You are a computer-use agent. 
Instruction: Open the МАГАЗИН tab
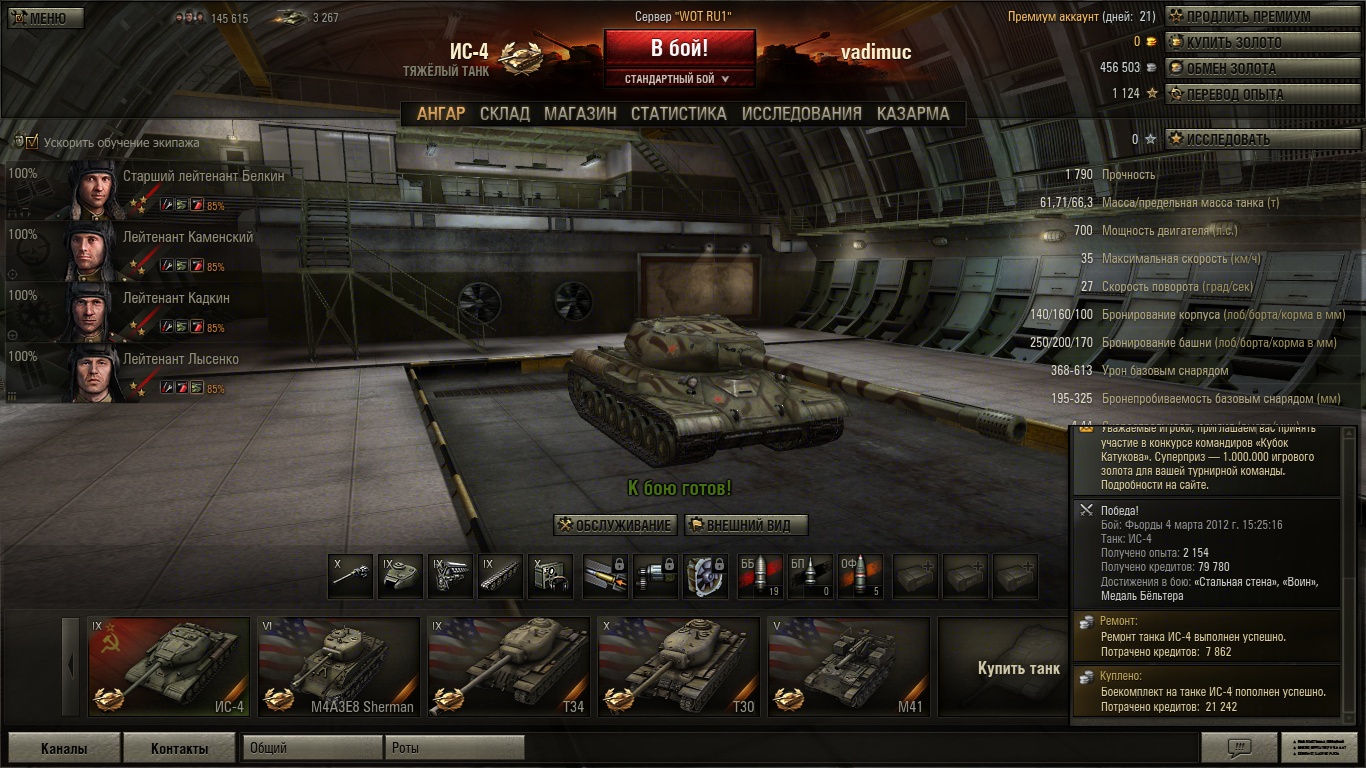[x=580, y=114]
